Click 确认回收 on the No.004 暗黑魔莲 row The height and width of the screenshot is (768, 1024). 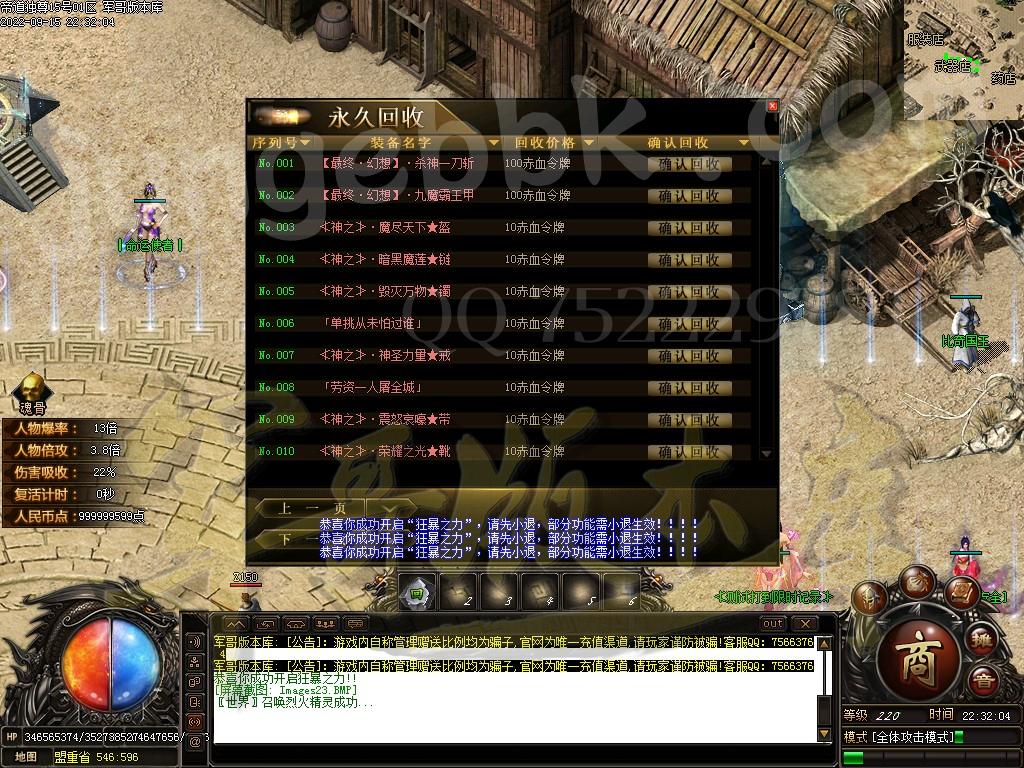click(x=689, y=260)
